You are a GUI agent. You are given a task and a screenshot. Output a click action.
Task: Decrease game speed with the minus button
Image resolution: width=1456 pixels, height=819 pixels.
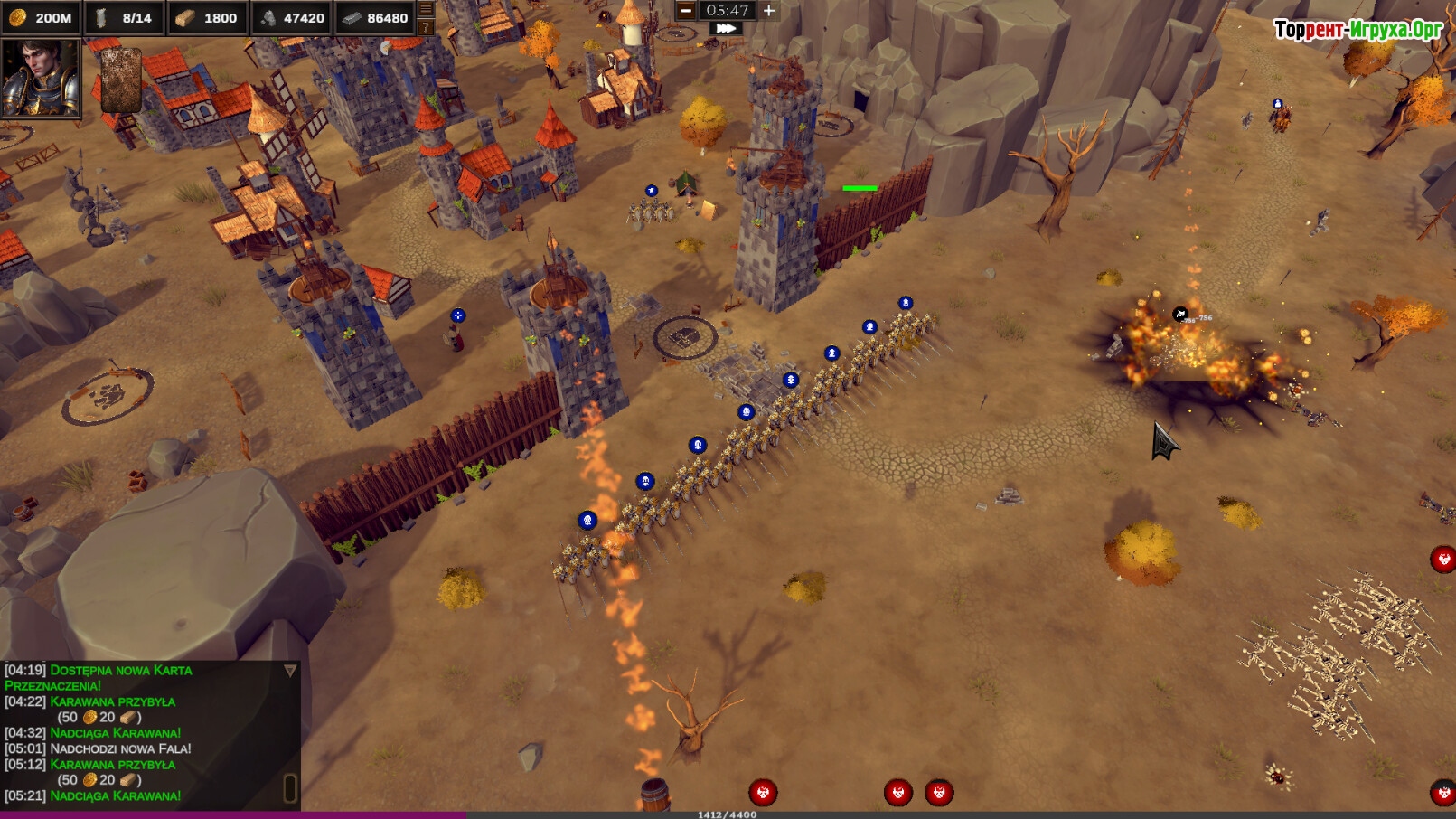click(x=686, y=11)
